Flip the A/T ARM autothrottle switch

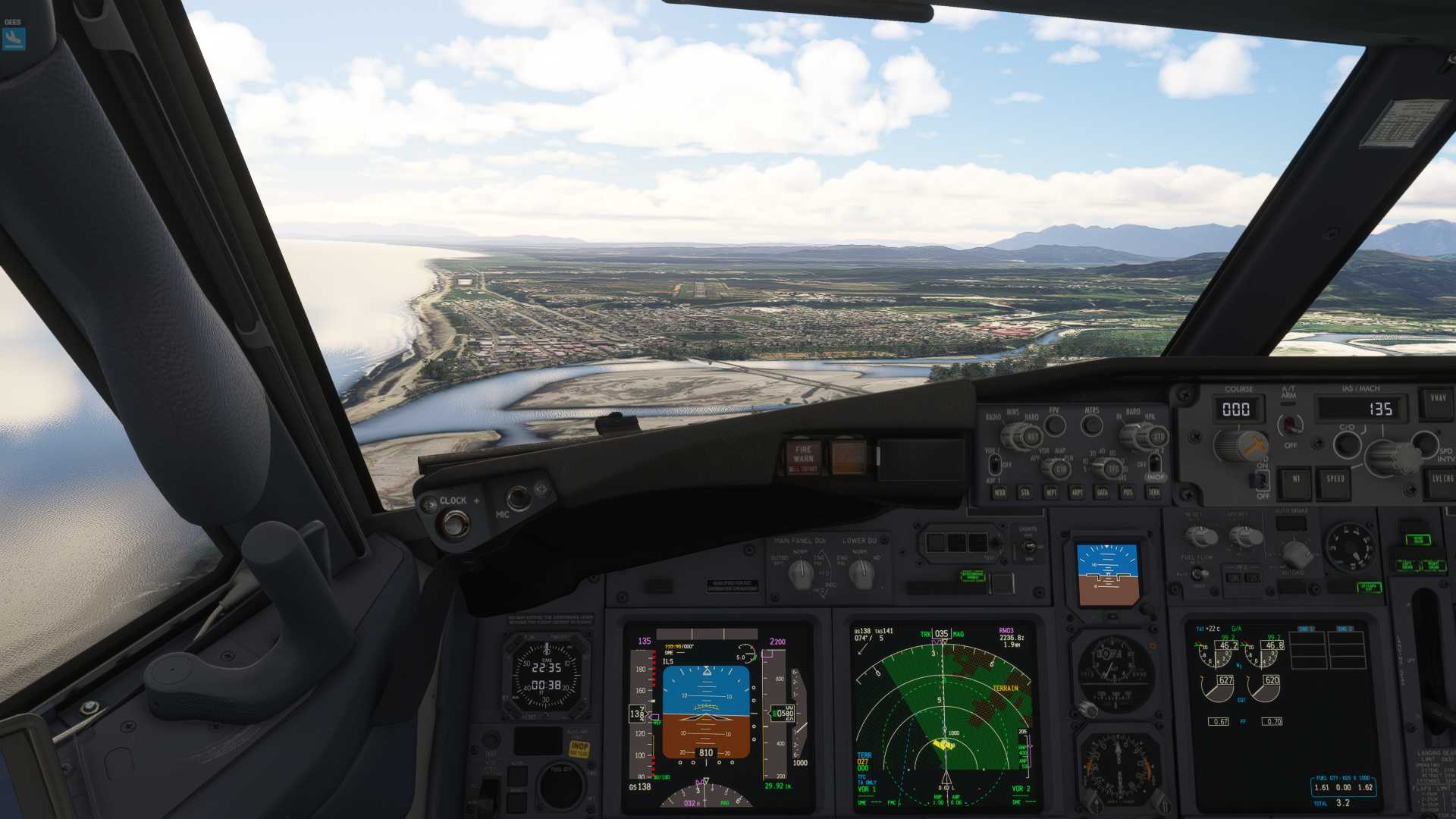coord(1290,425)
